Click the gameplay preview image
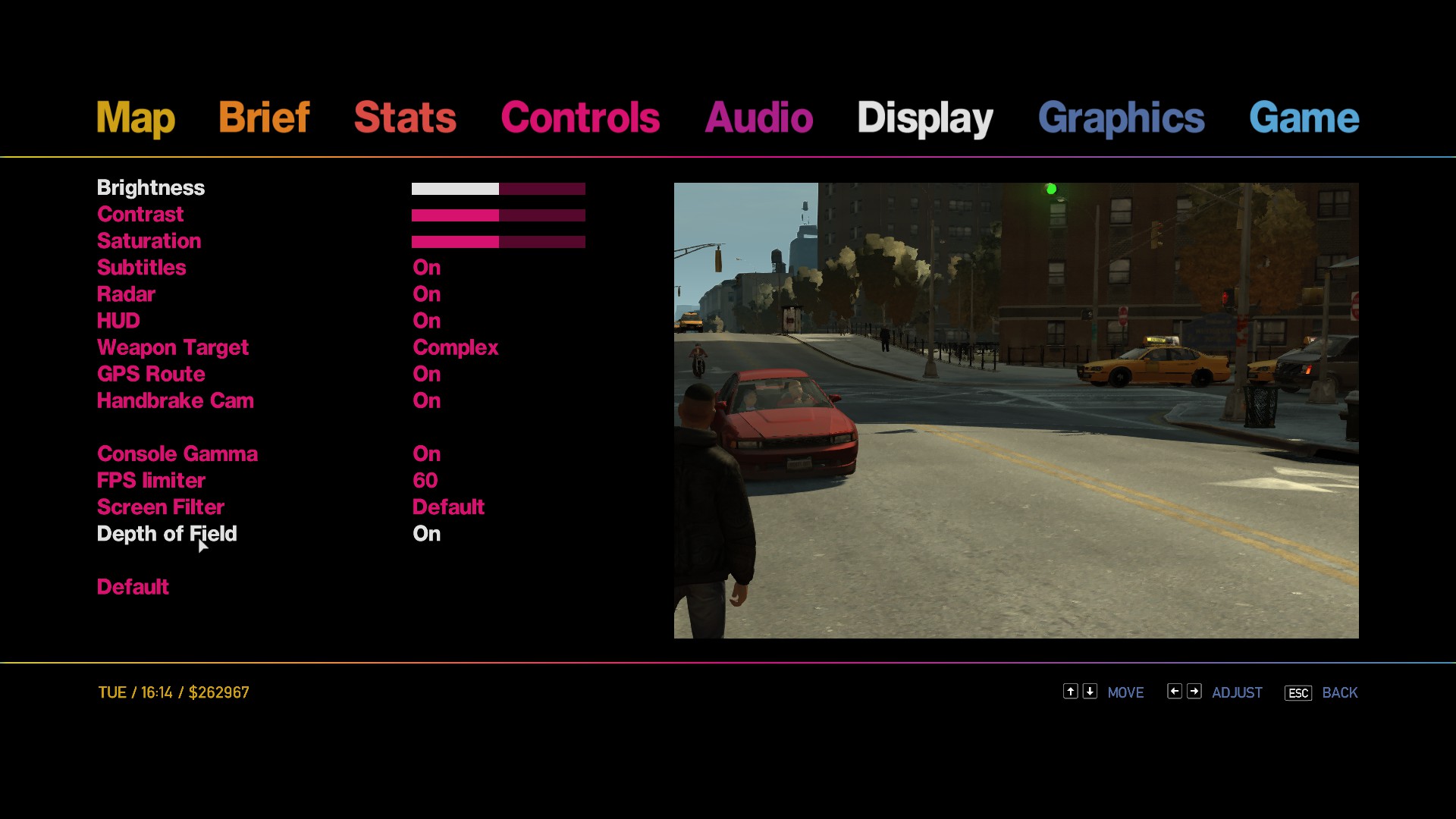The height and width of the screenshot is (819, 1456). 1016,409
